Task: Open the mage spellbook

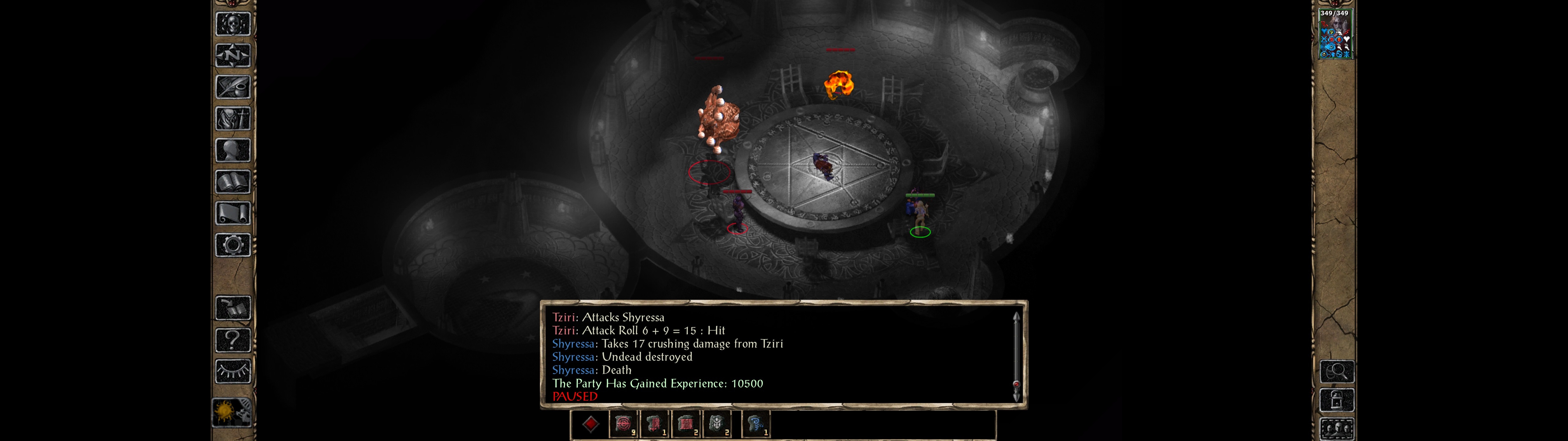Action: coord(233,182)
